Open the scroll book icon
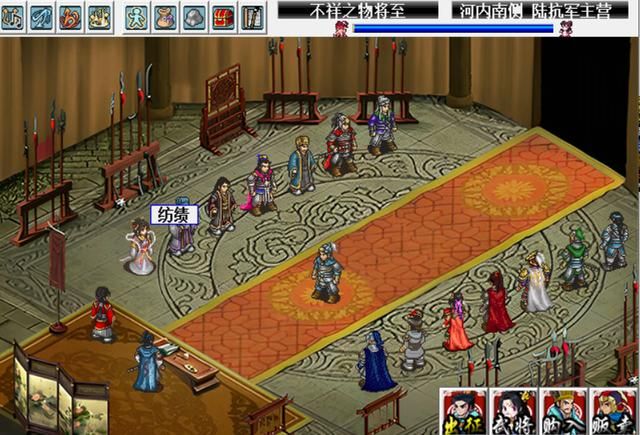Viewport: 640px width, 435px height. click(x=252, y=16)
